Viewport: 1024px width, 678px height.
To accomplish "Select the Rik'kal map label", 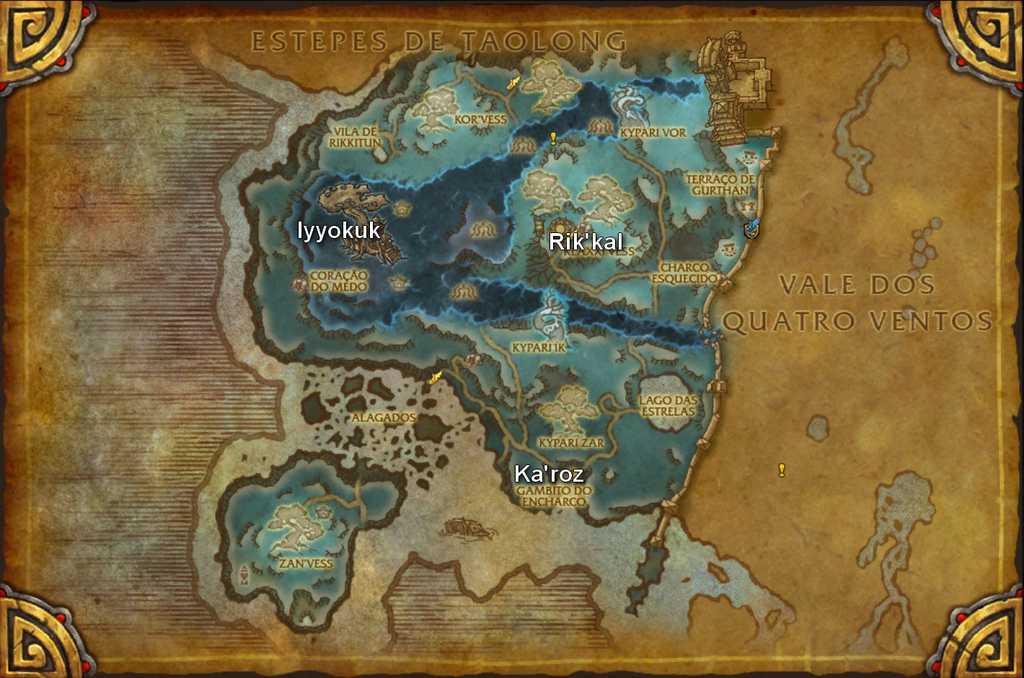I will tap(585, 242).
